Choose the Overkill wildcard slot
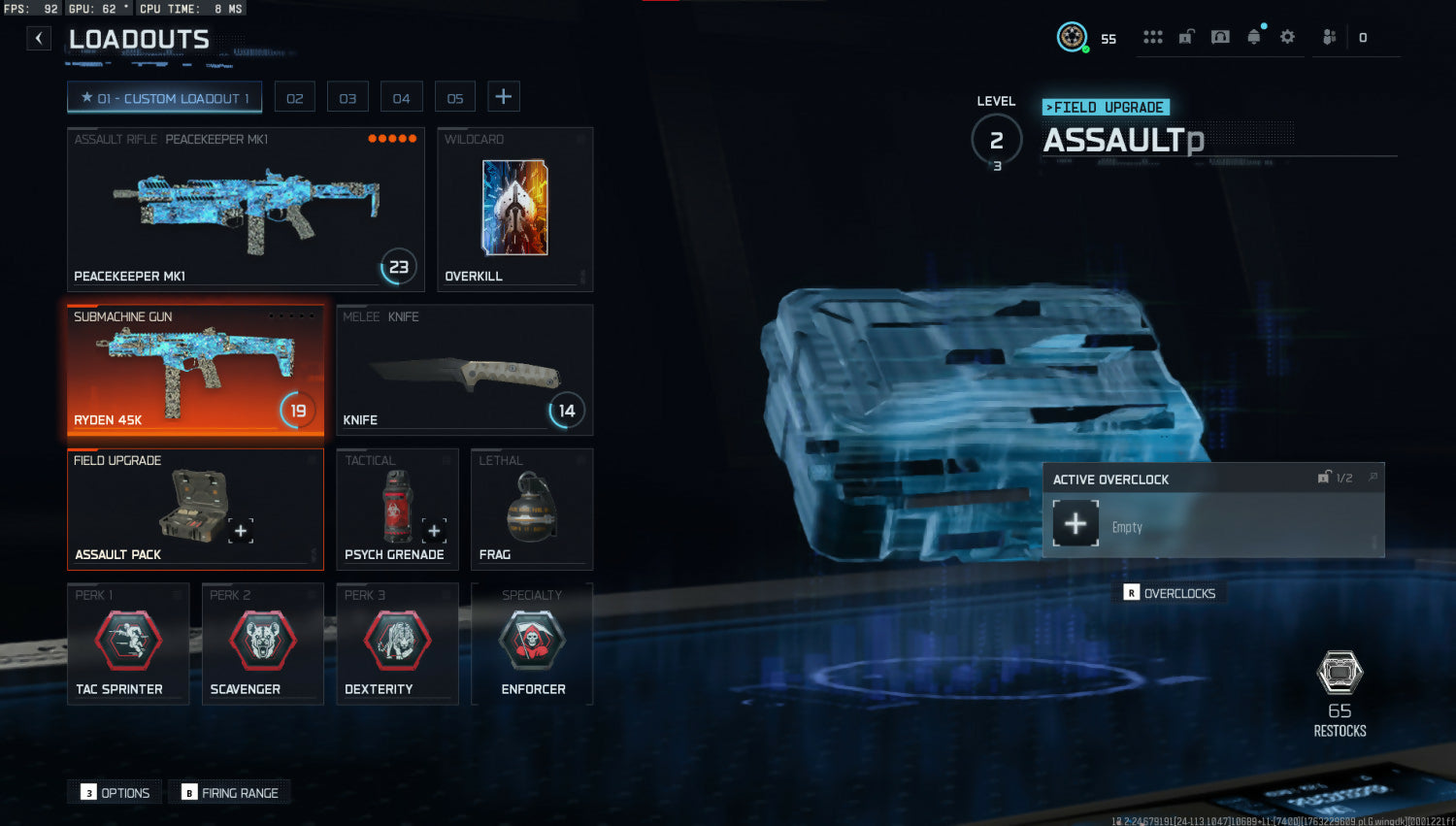Viewport: 1456px width, 826px height. (x=514, y=210)
